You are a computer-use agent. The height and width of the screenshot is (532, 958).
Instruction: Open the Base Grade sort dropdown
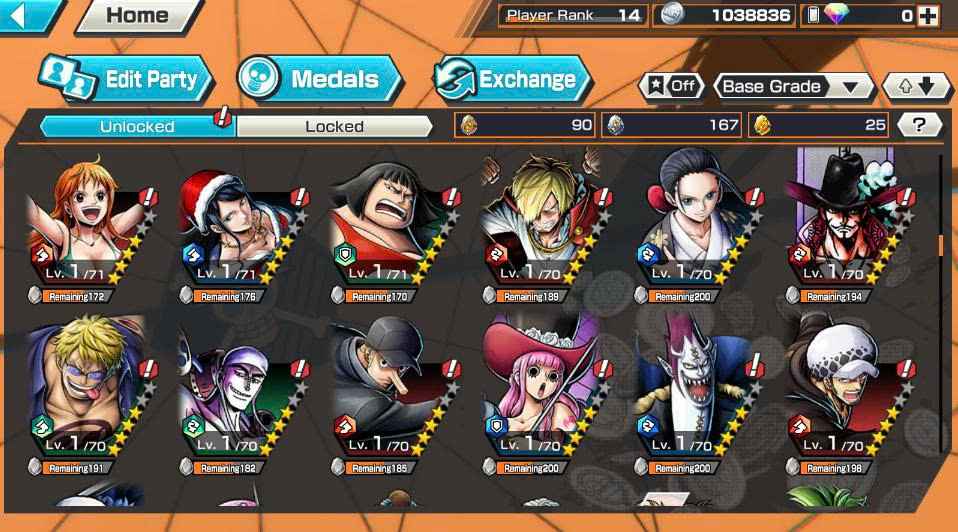(x=792, y=86)
